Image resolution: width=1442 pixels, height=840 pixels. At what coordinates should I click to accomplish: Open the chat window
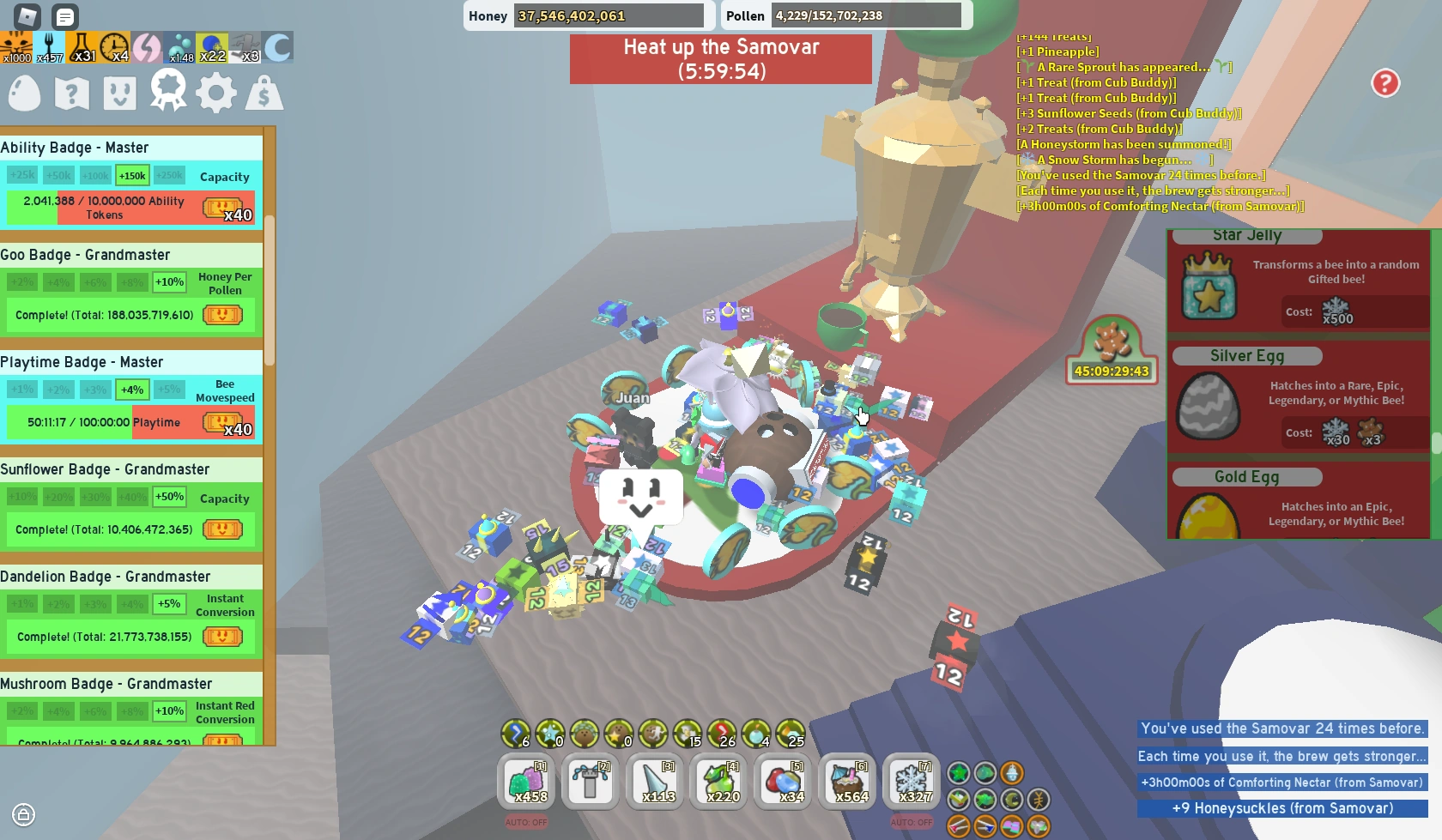(x=66, y=16)
